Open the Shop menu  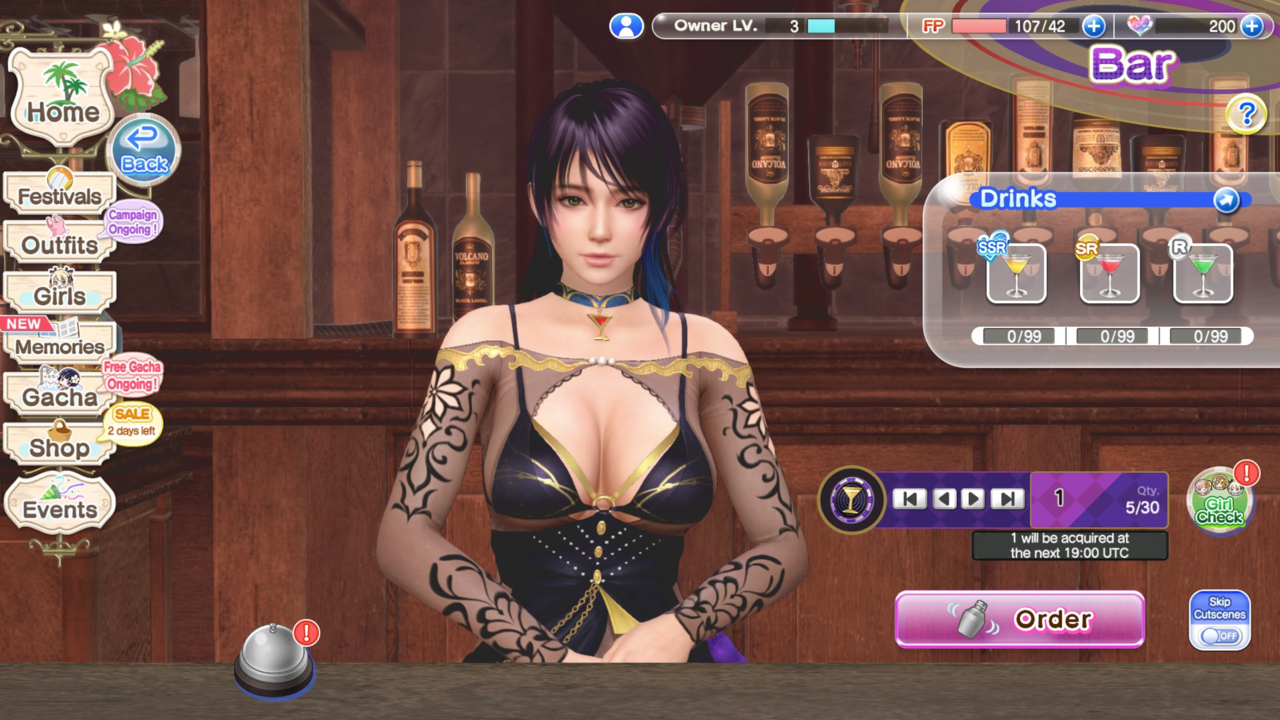click(59, 447)
